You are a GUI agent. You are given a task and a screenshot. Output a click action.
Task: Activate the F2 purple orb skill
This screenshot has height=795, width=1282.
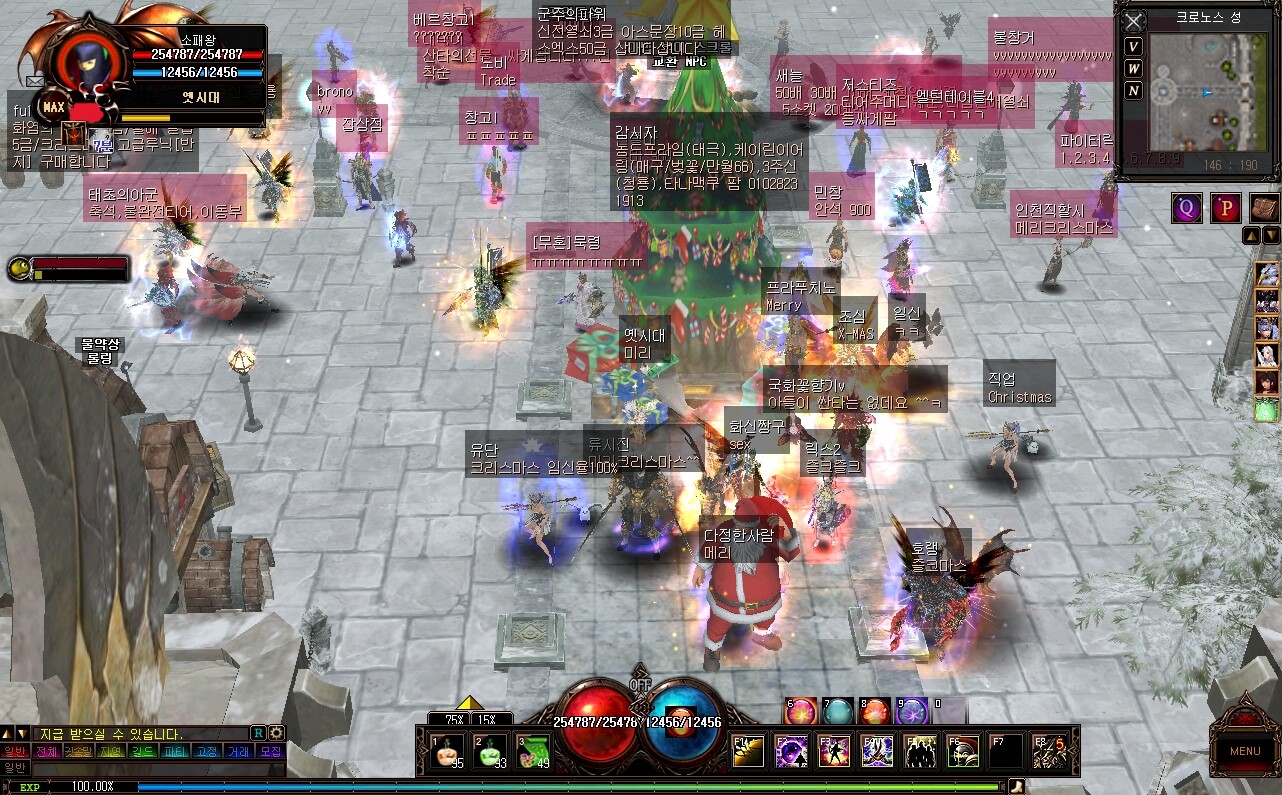pos(791,751)
